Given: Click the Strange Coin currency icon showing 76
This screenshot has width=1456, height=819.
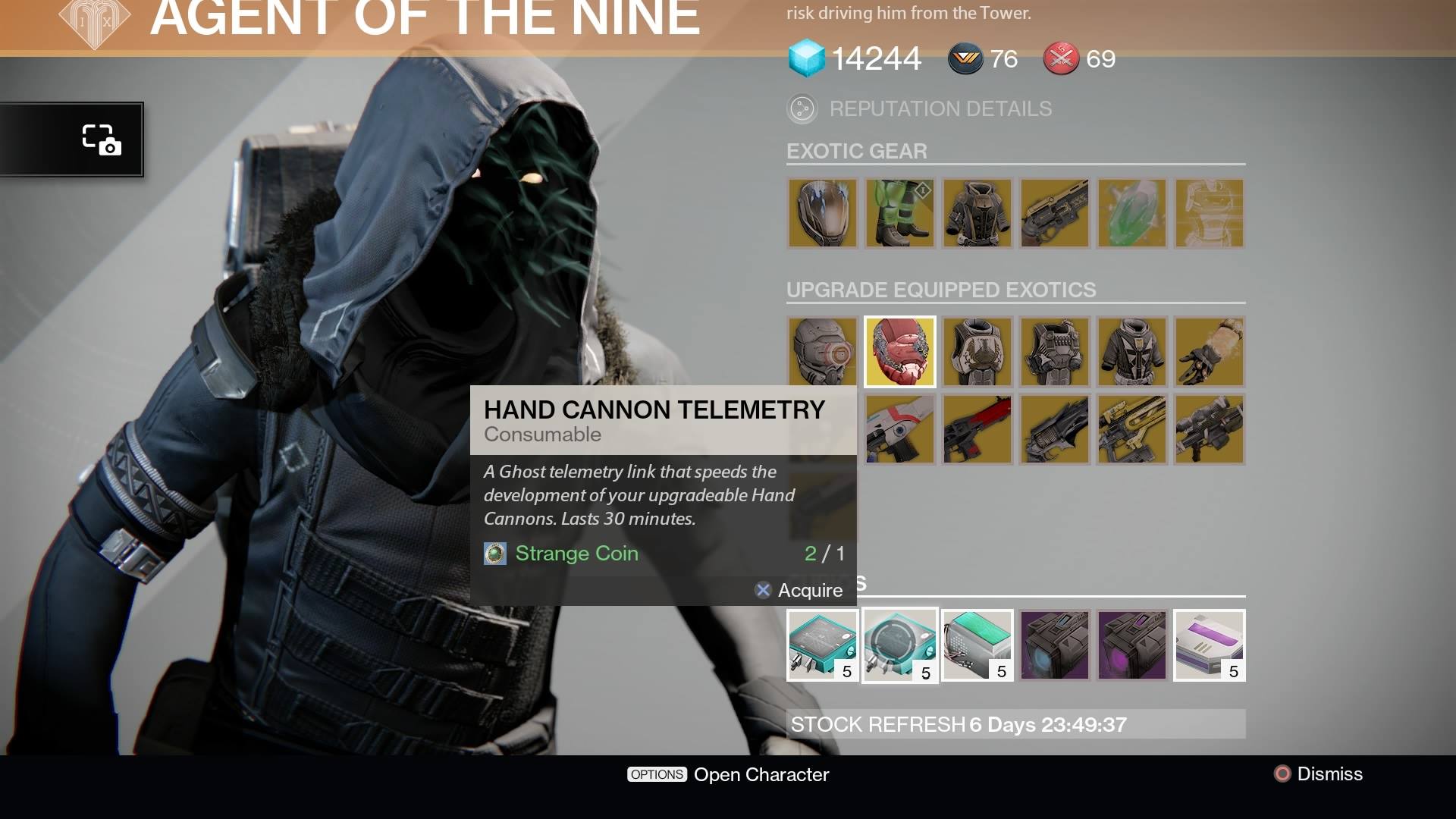Looking at the screenshot, I should pyautogui.click(x=964, y=58).
